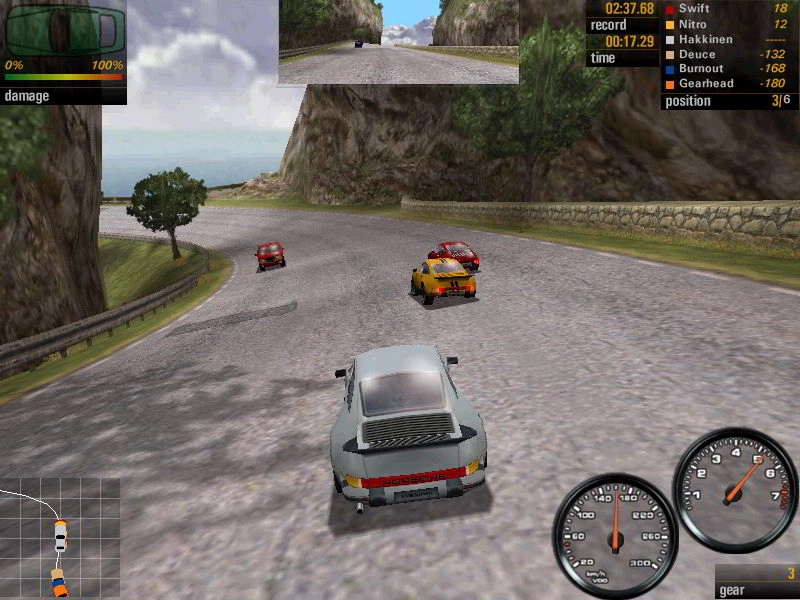
Task: Select Swift in the standings list
Action: [694, 9]
